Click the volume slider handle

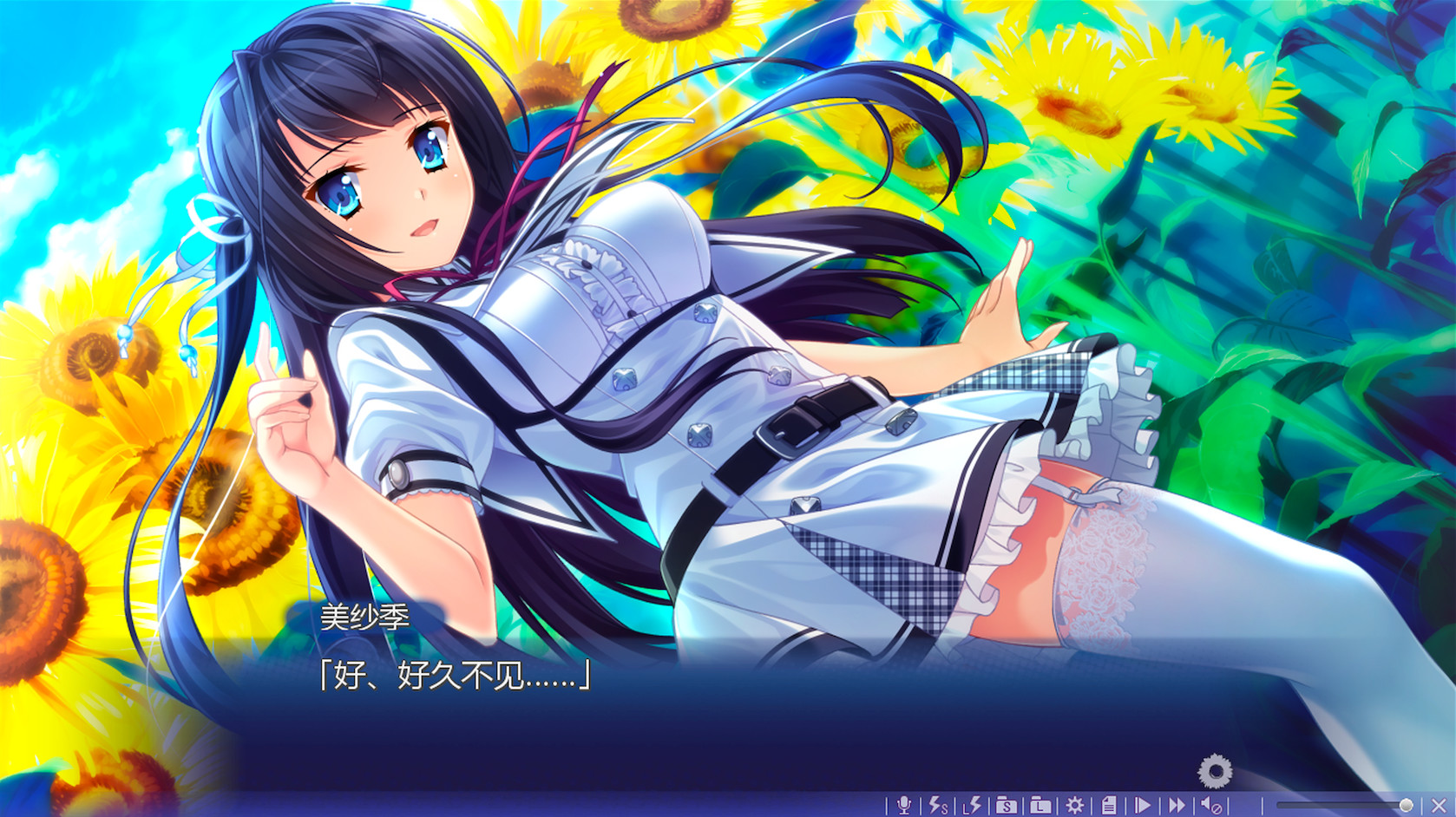[x=1405, y=804]
